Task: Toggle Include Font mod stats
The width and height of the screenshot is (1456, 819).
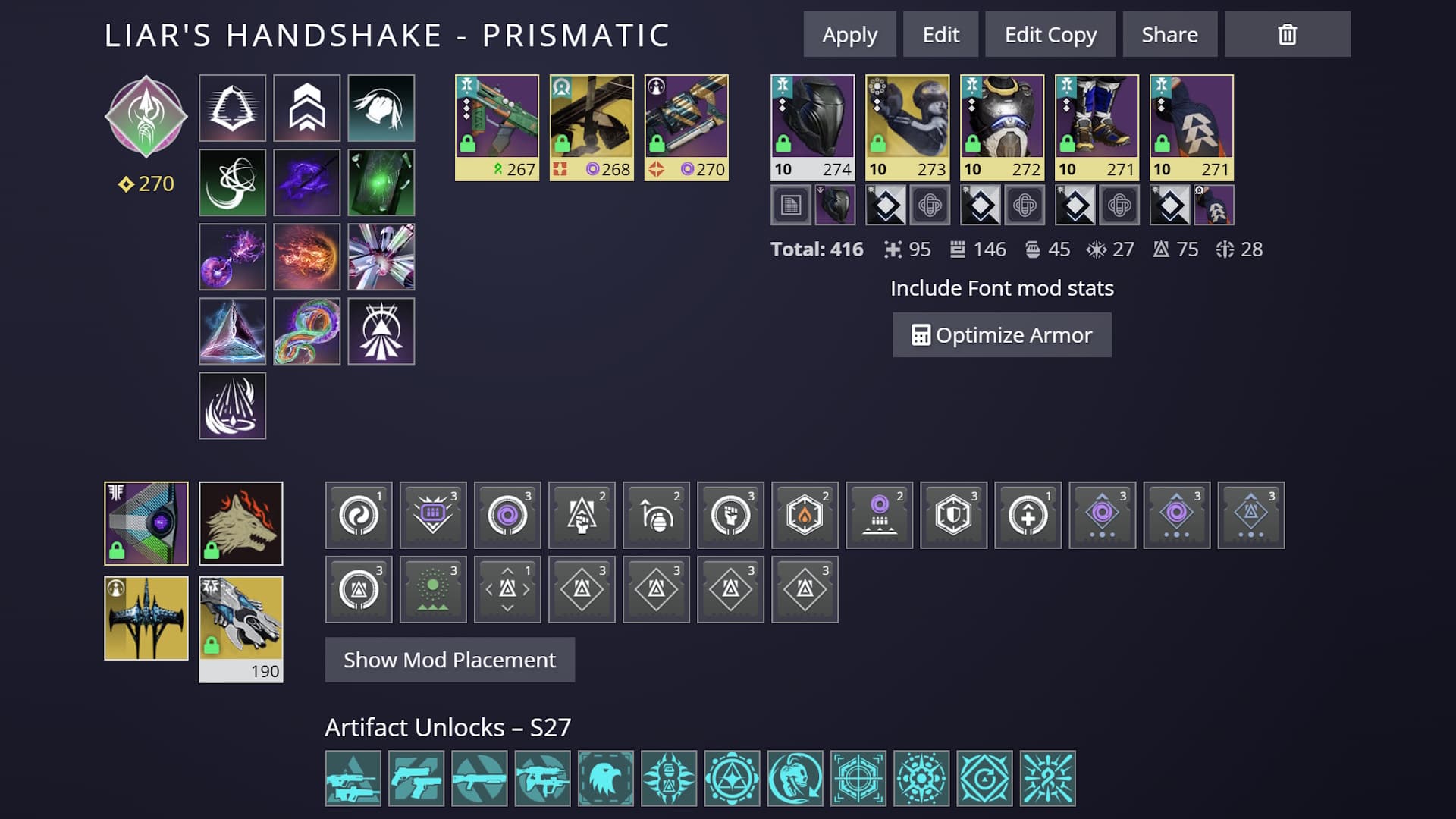Action: pos(1002,288)
